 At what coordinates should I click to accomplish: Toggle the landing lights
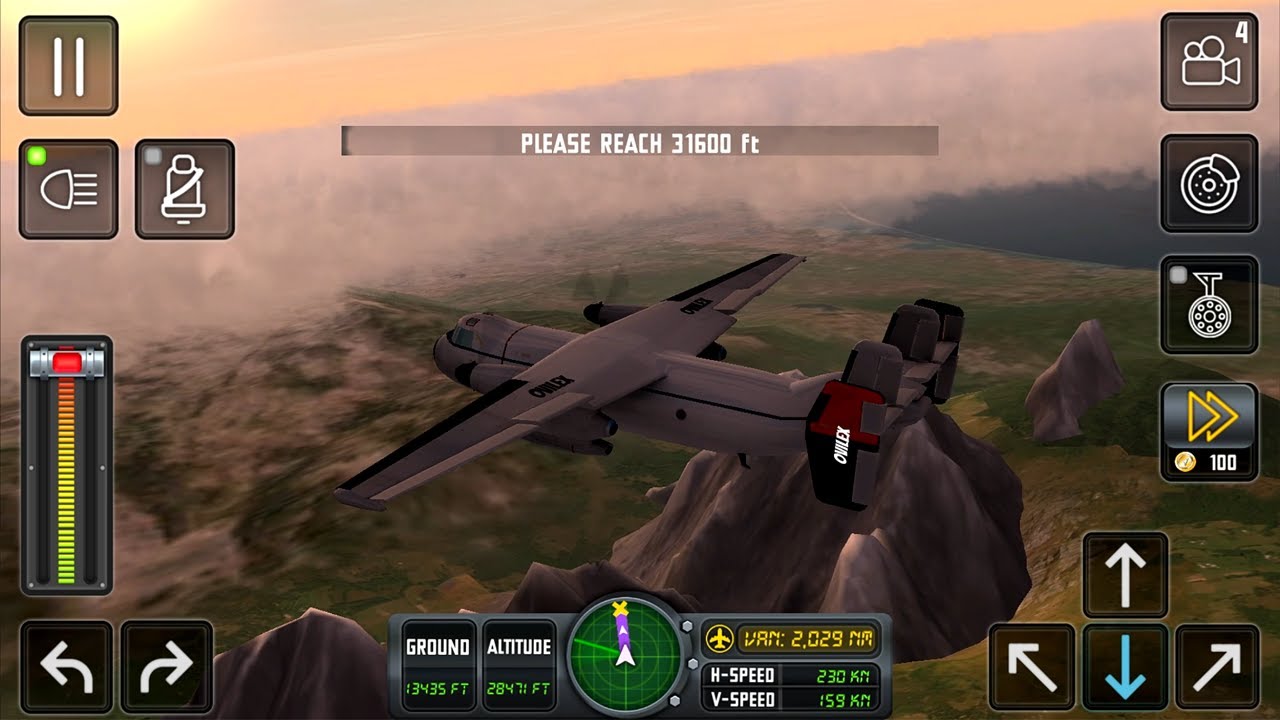[x=68, y=189]
